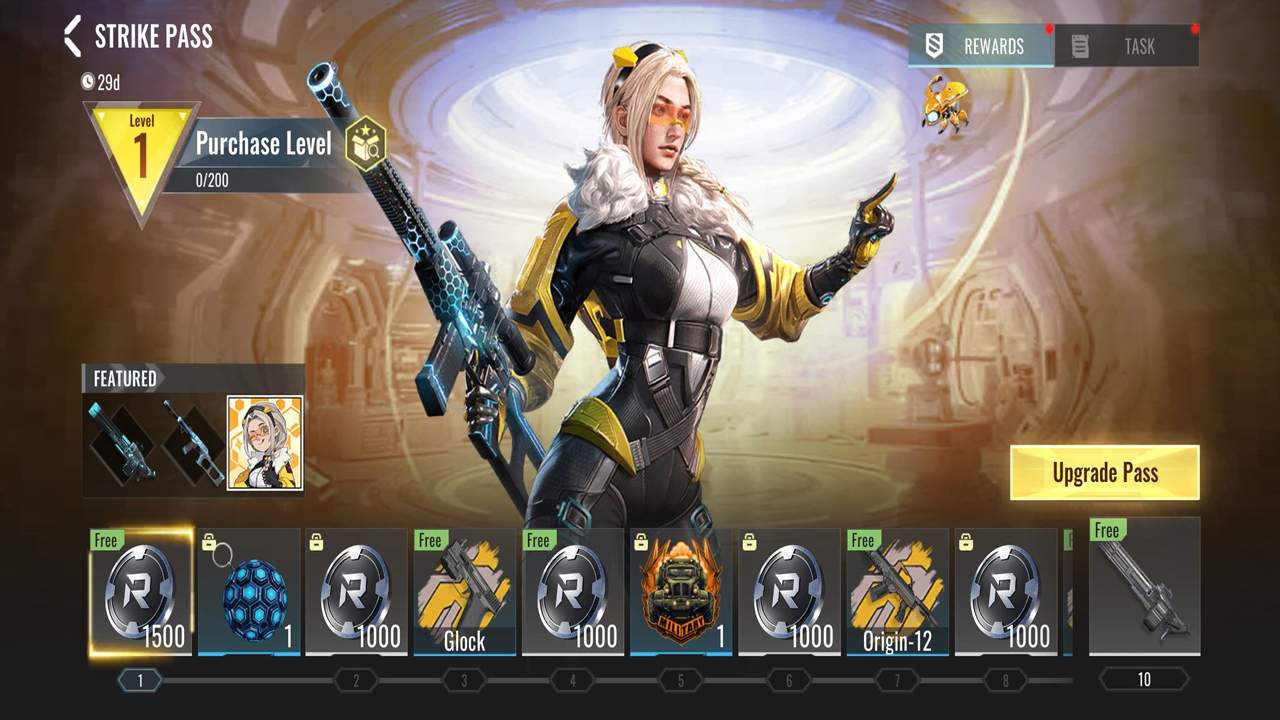Viewport: 1280px width, 720px height.
Task: Click the yellow robot bee pet icon
Action: tap(944, 102)
